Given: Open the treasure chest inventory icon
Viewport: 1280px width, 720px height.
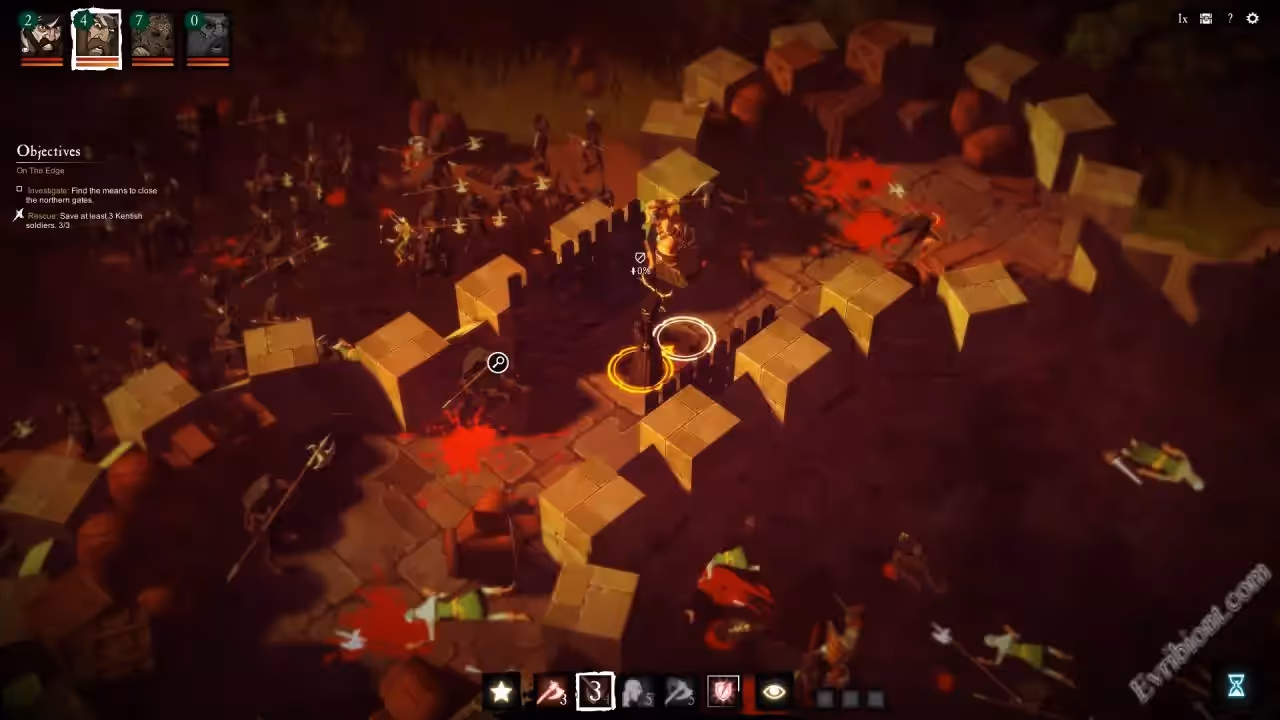Looking at the screenshot, I should pyautogui.click(x=1206, y=18).
